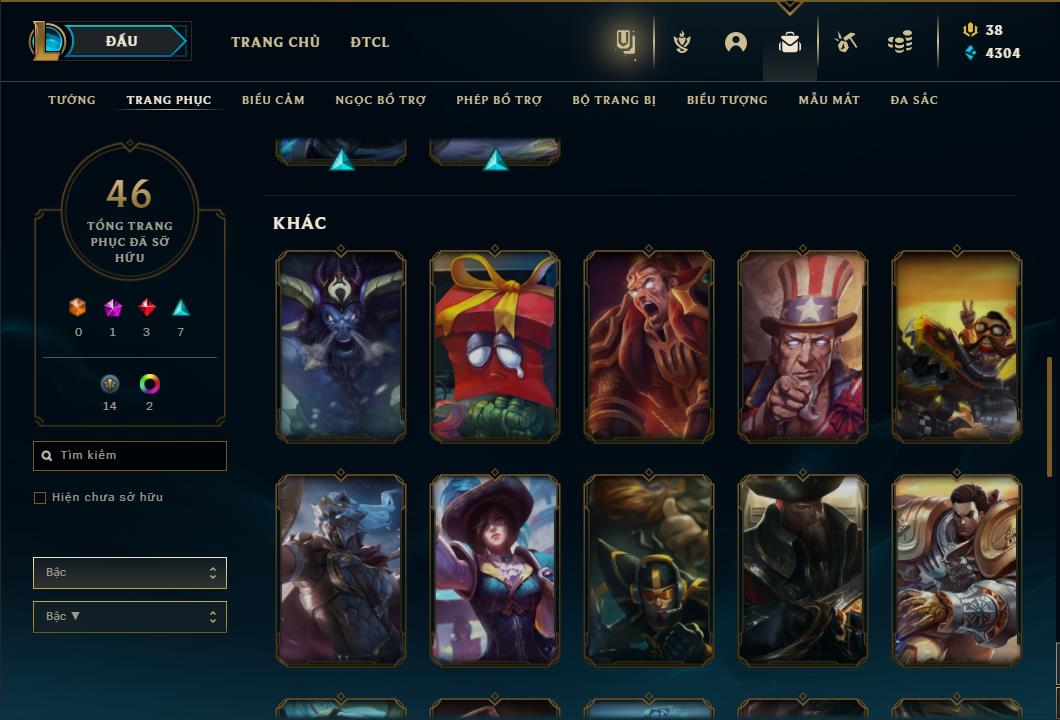Viewport: 1060px width, 720px height.
Task: Select the purple-hat woman skin card
Action: coord(495,570)
